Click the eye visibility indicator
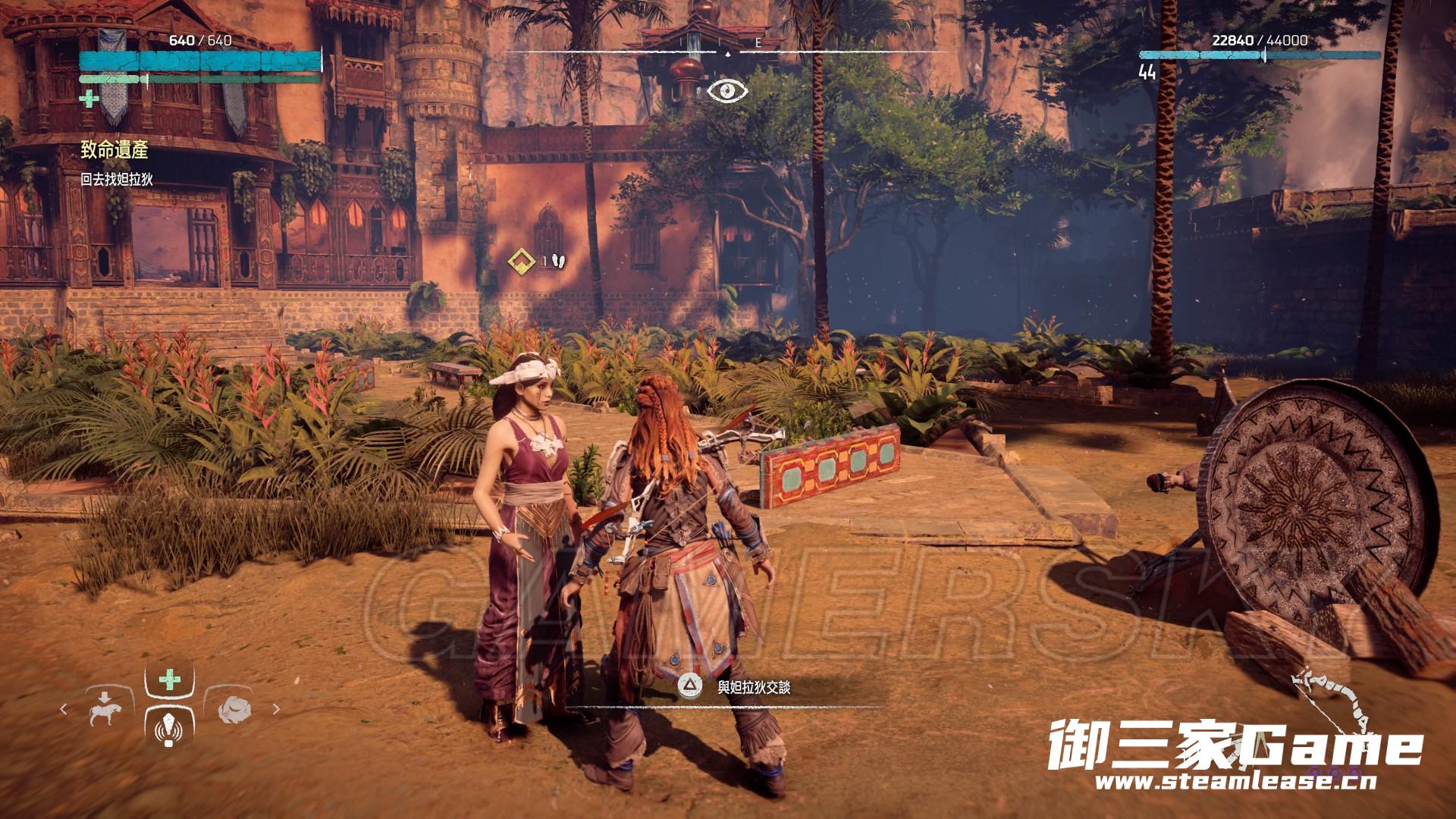Screen dimensions: 1456x819 point(727,91)
